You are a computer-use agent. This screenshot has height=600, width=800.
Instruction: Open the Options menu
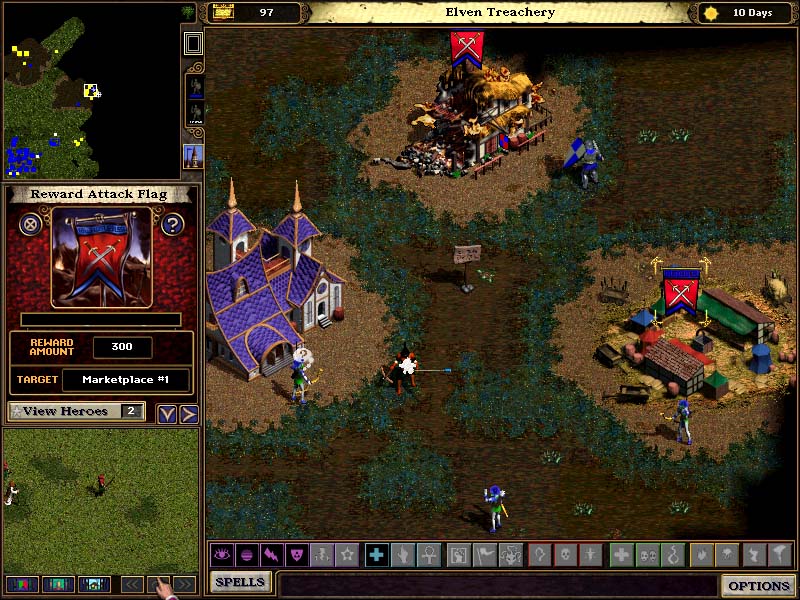coord(759,585)
